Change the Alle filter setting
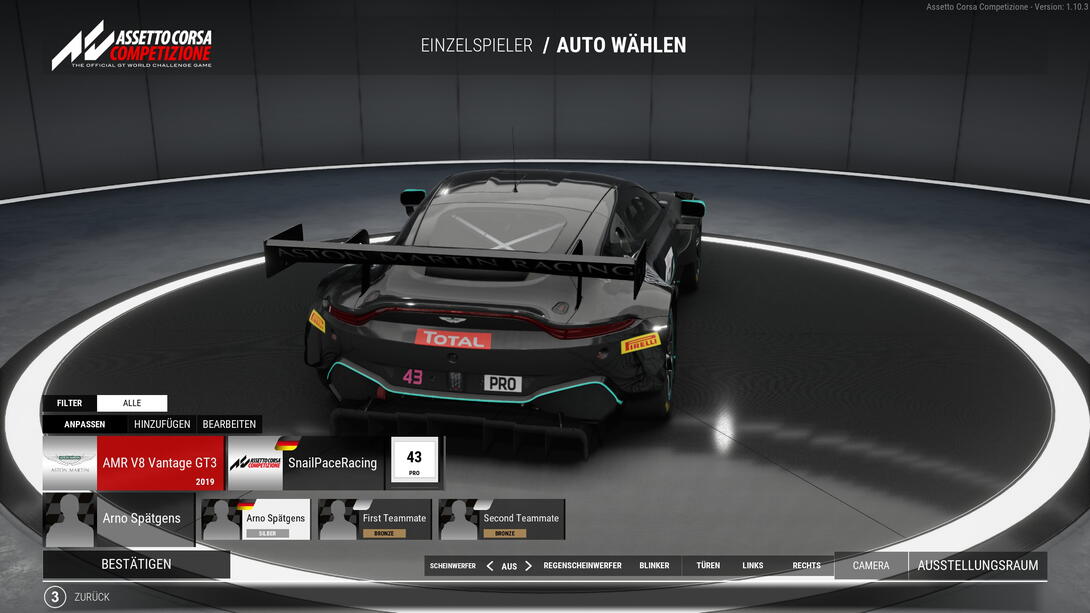1090x613 pixels. point(132,403)
